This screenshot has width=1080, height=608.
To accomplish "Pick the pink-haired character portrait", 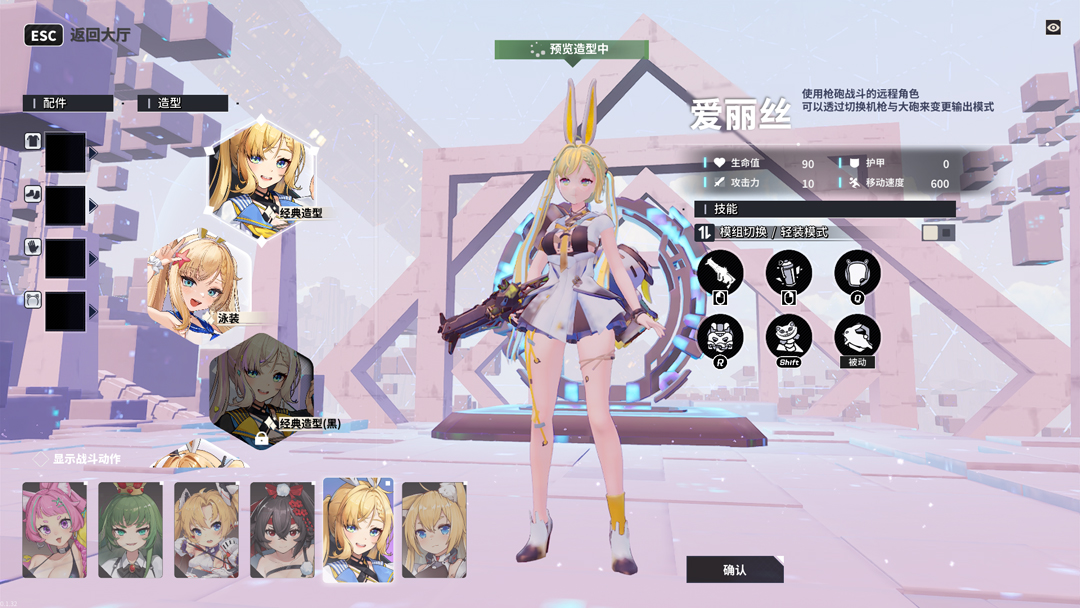I will pos(54,530).
